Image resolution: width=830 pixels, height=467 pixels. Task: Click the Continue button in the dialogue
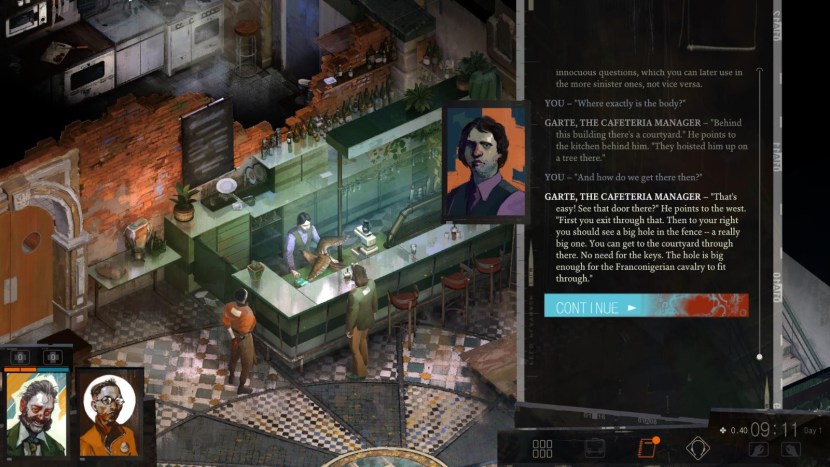point(645,306)
